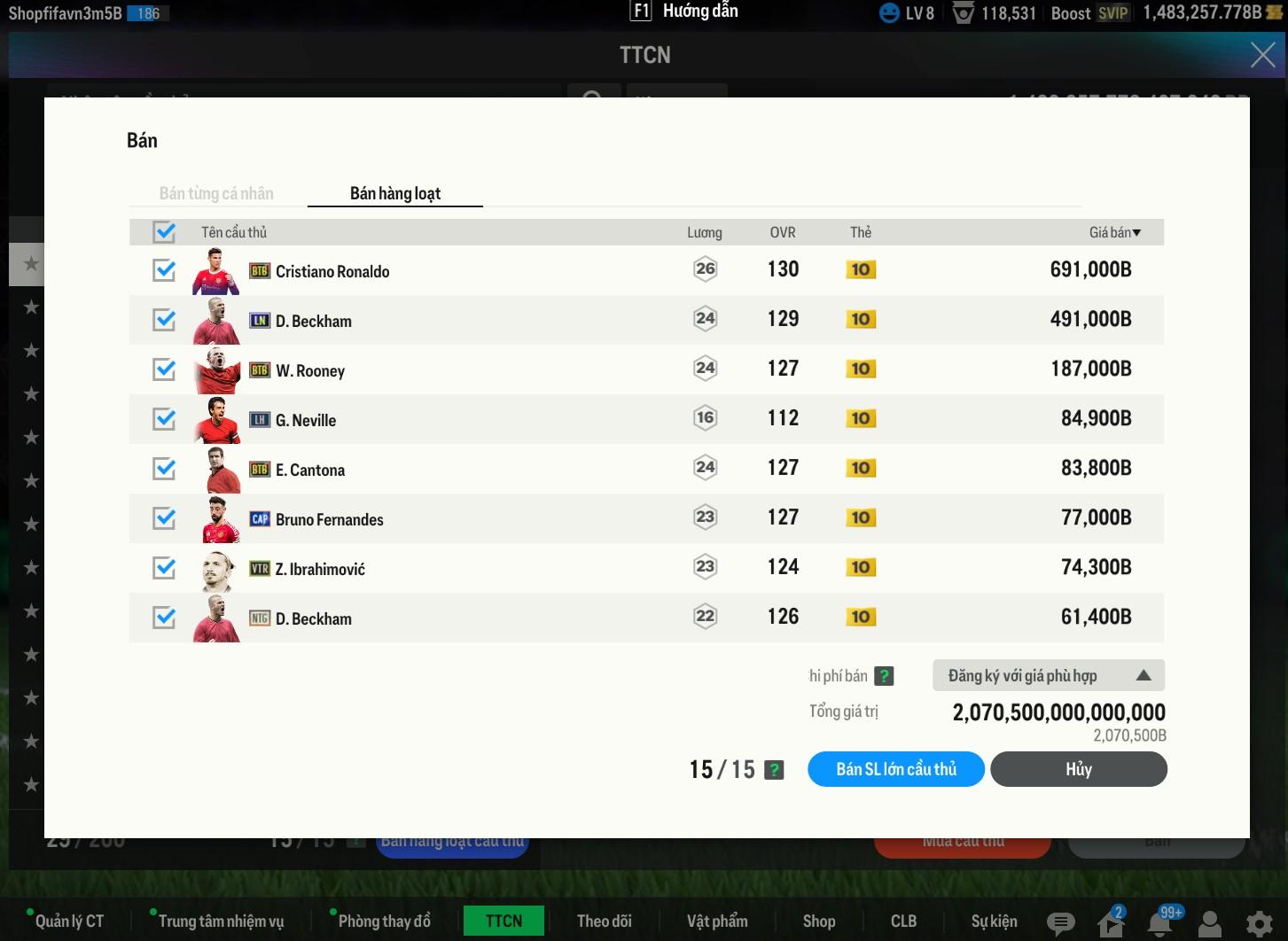The height and width of the screenshot is (941, 1288).
Task: Deselect G. Neville's checkbox
Action: tap(164, 419)
